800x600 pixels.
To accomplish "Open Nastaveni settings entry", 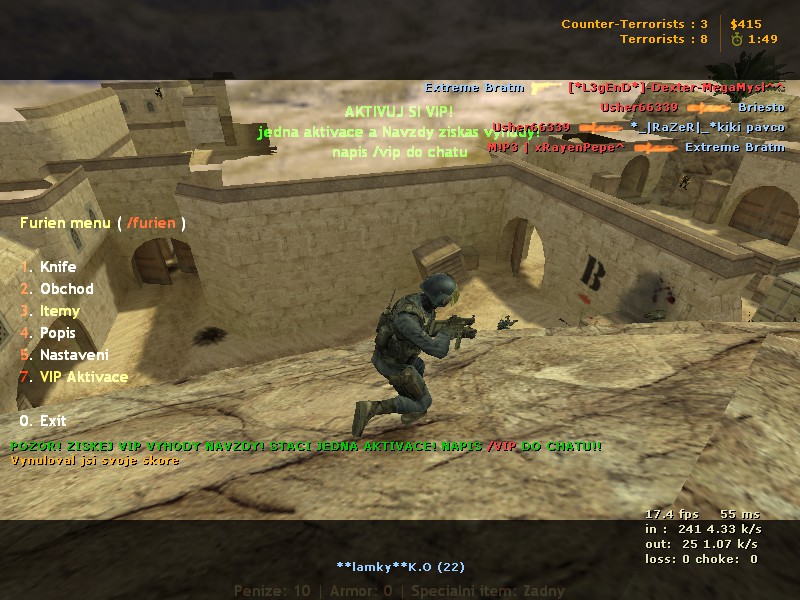I will pyautogui.click(x=74, y=355).
